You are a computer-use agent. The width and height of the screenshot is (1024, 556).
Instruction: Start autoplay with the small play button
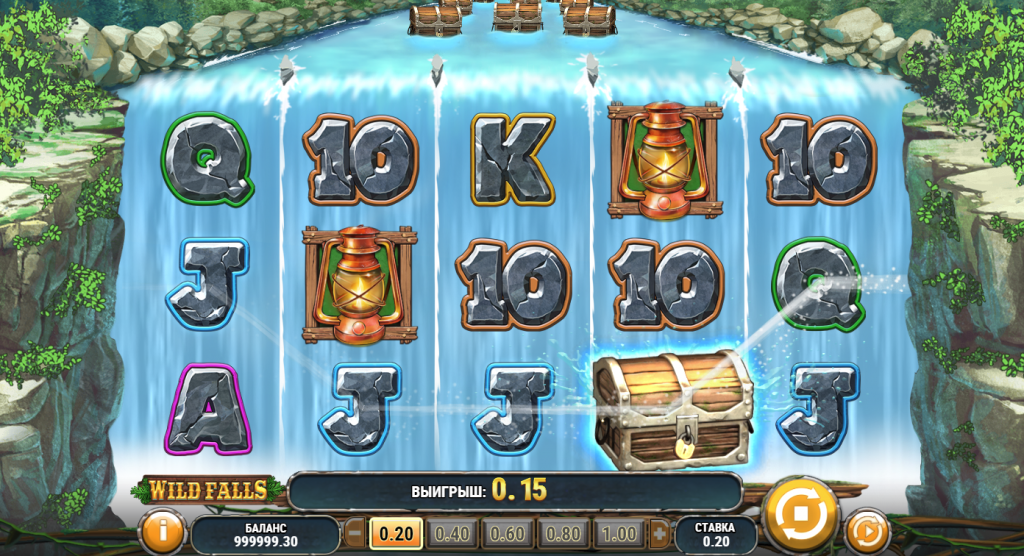point(866,531)
